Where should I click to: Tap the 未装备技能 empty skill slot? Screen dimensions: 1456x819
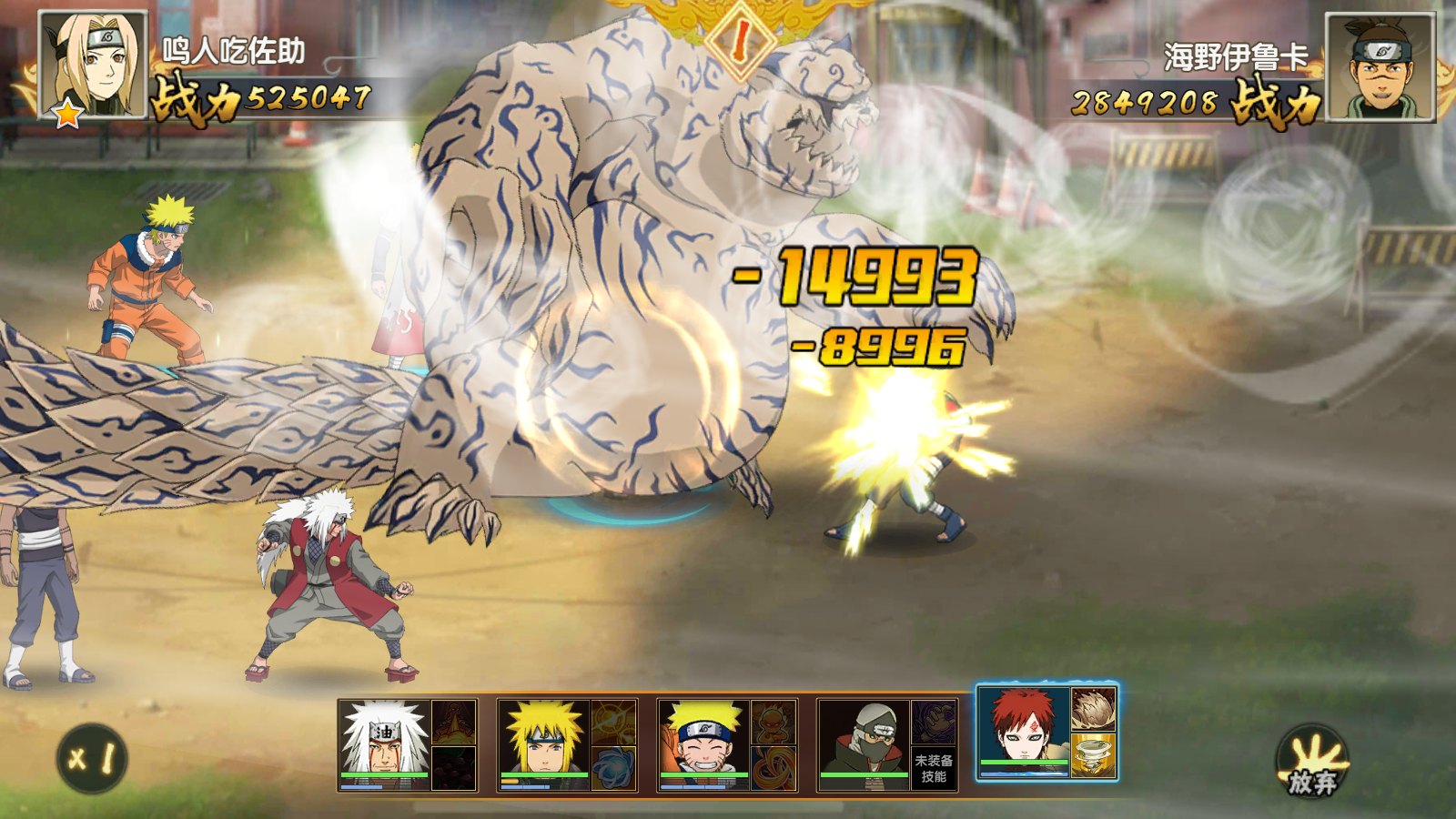click(935, 766)
